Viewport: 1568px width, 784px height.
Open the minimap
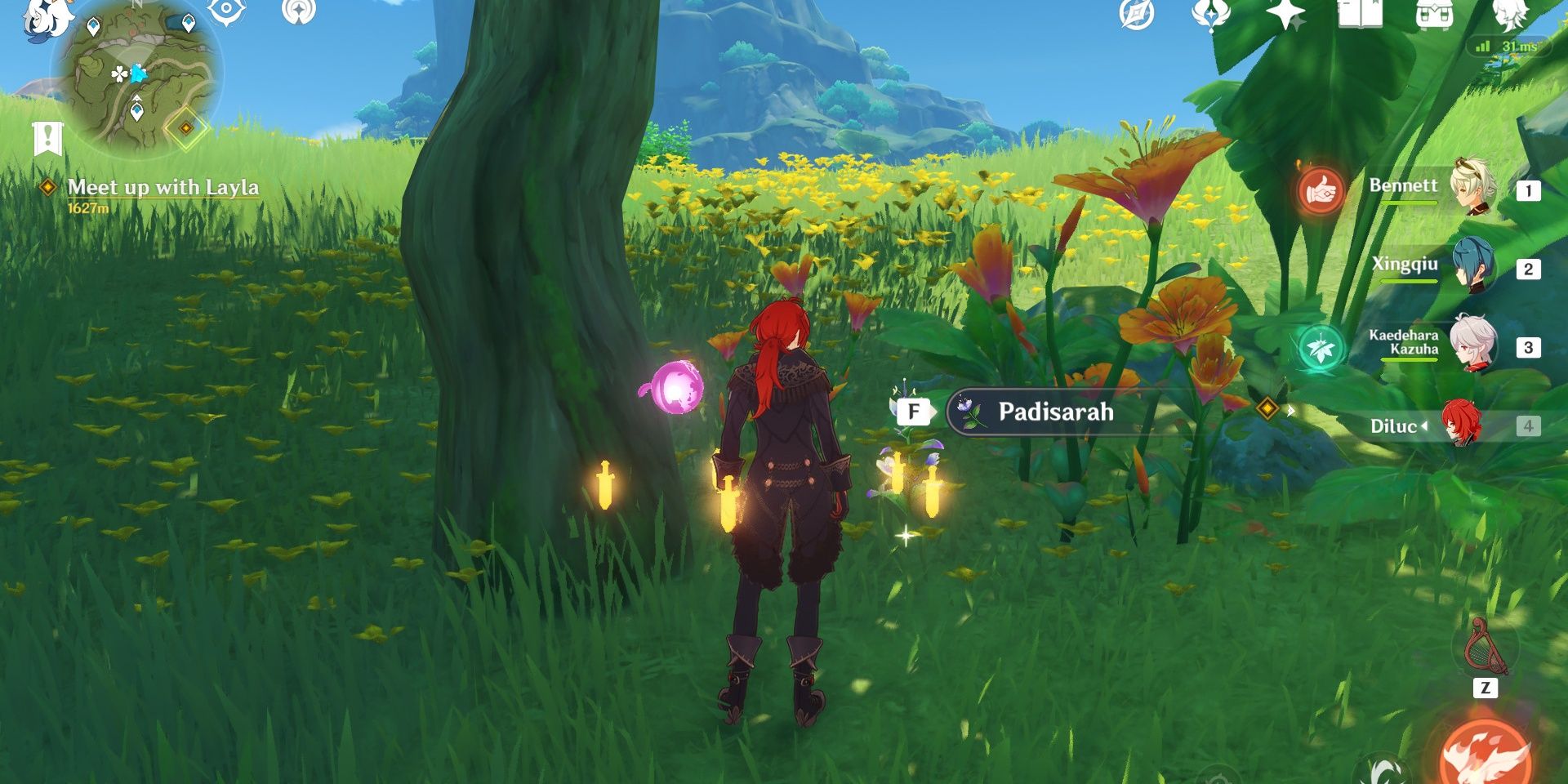click(x=135, y=82)
